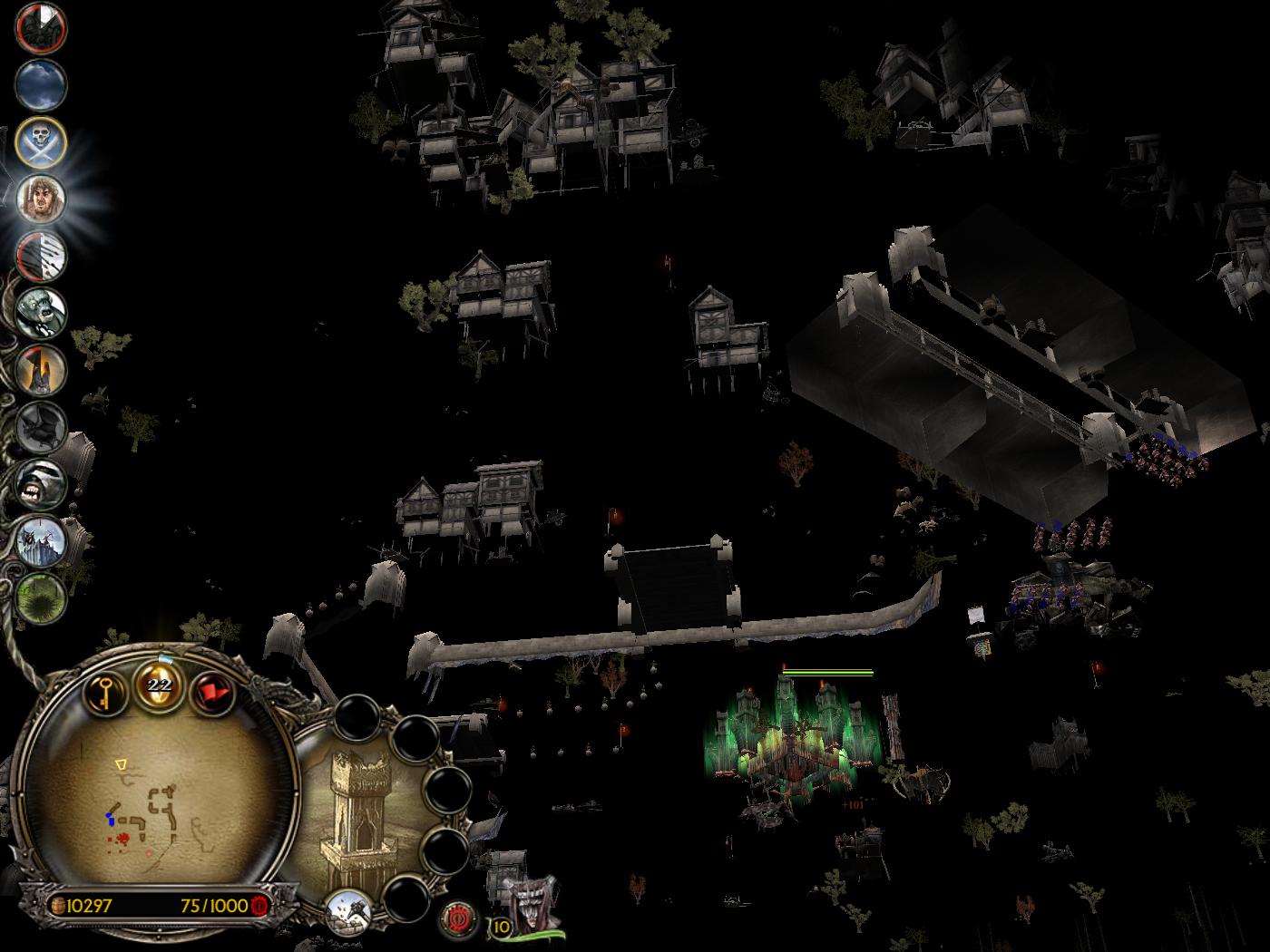The height and width of the screenshot is (952, 1270).
Task: Click the minimap to move the camera
Action: click(x=154, y=798)
